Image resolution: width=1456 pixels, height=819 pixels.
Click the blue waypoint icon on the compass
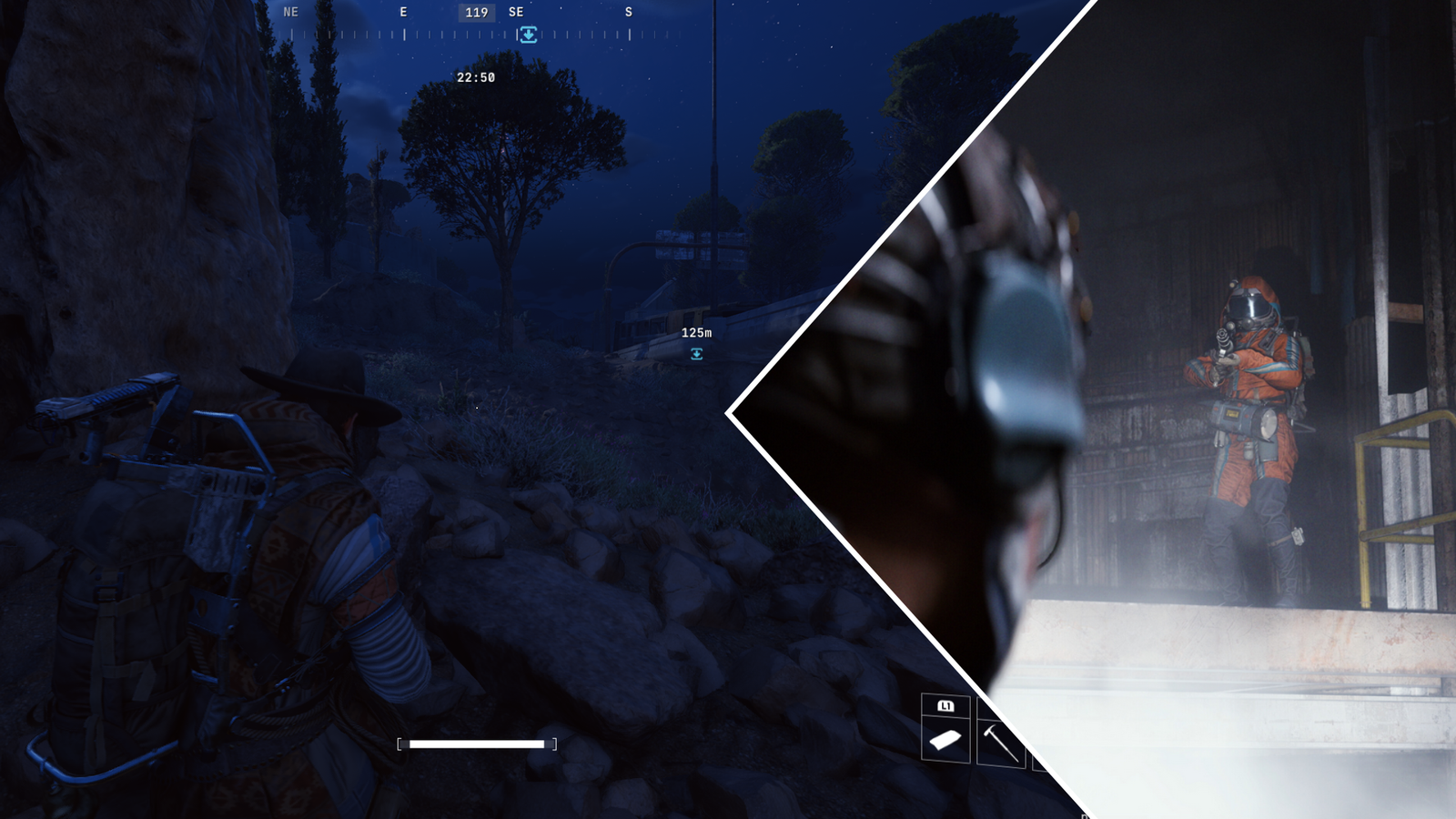point(529,35)
